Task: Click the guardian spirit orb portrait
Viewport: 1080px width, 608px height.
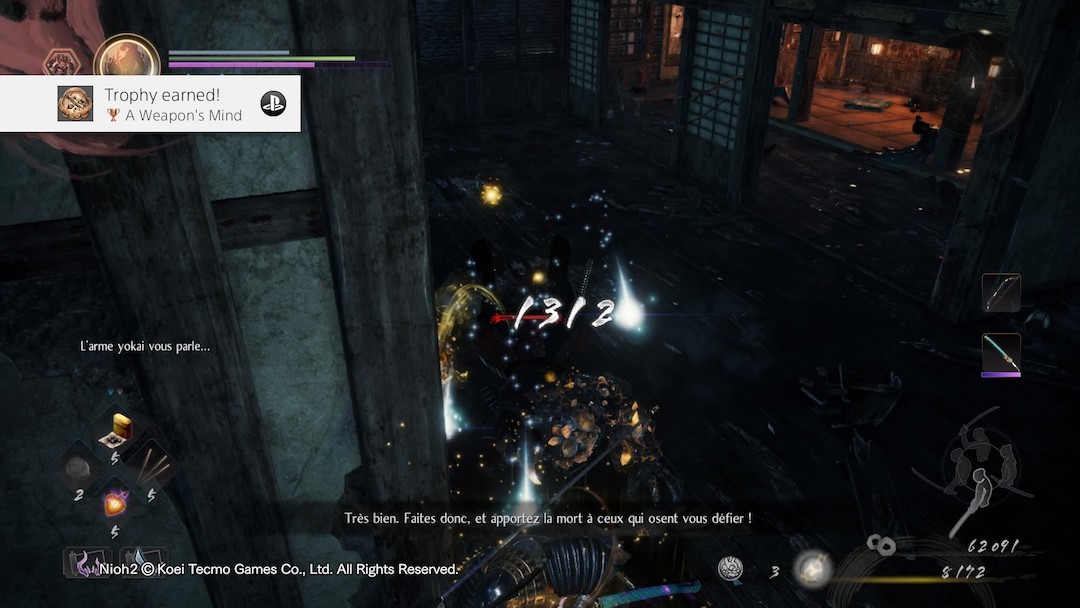Action: pos(127,60)
